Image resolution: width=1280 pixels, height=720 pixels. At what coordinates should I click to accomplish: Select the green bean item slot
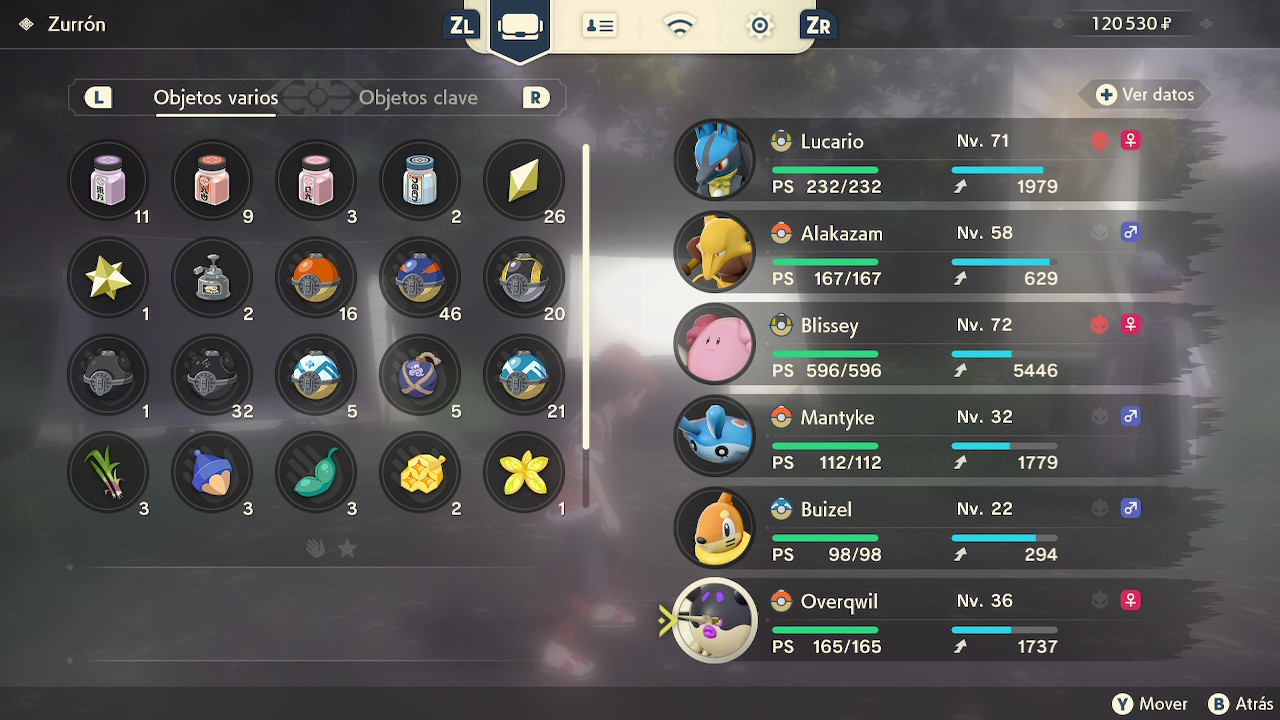[x=315, y=471]
